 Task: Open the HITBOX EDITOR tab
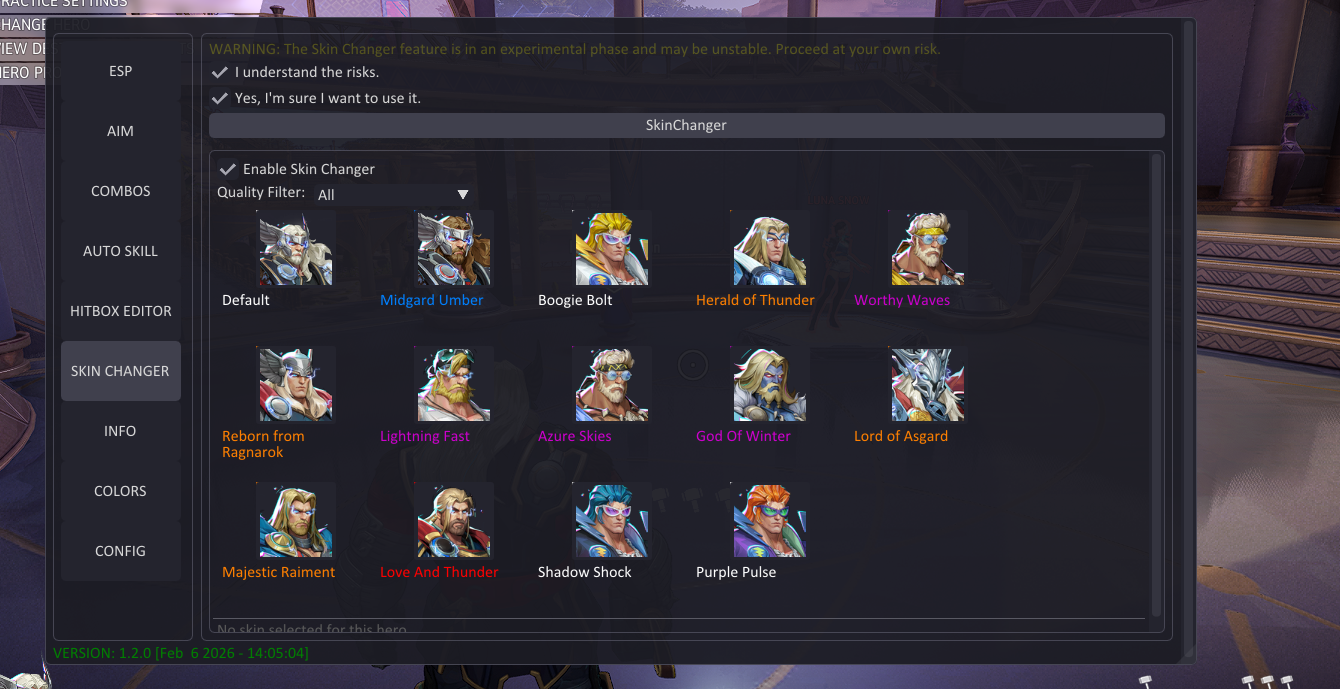click(x=120, y=311)
